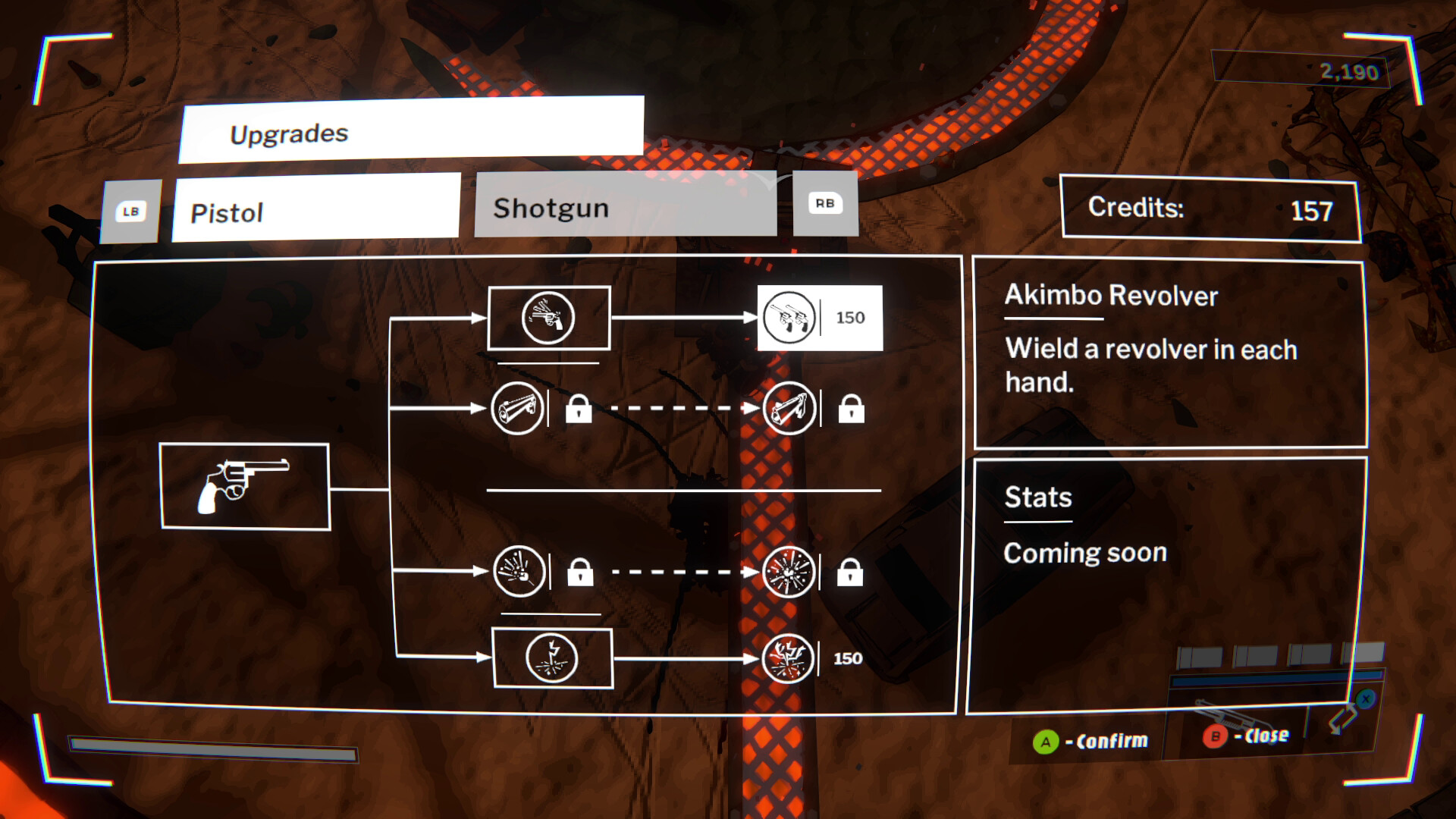Select the fan-fire revolver upgrade icon
The image size is (1456, 819).
click(550, 318)
